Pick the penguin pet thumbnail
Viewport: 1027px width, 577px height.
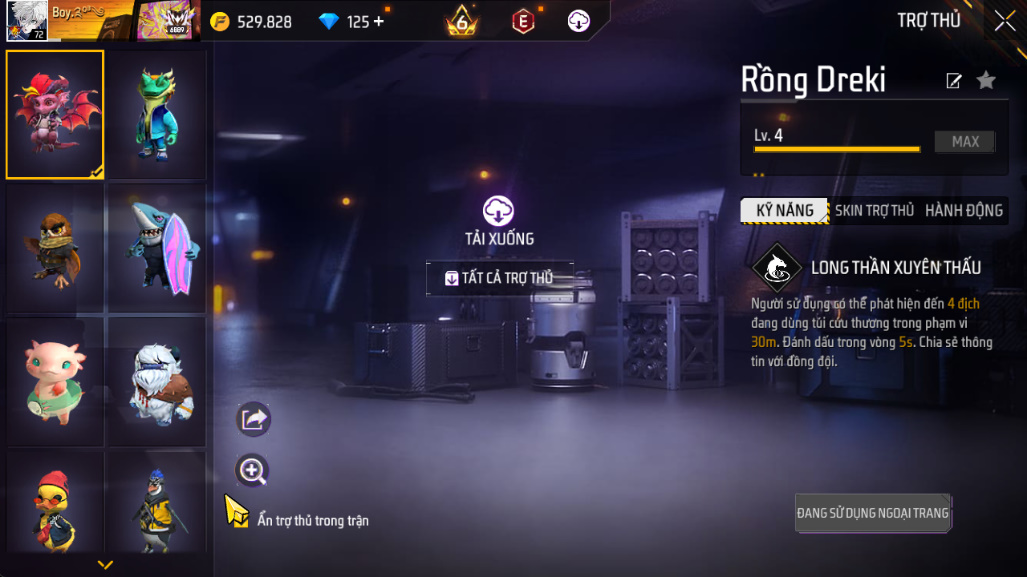tap(156, 505)
